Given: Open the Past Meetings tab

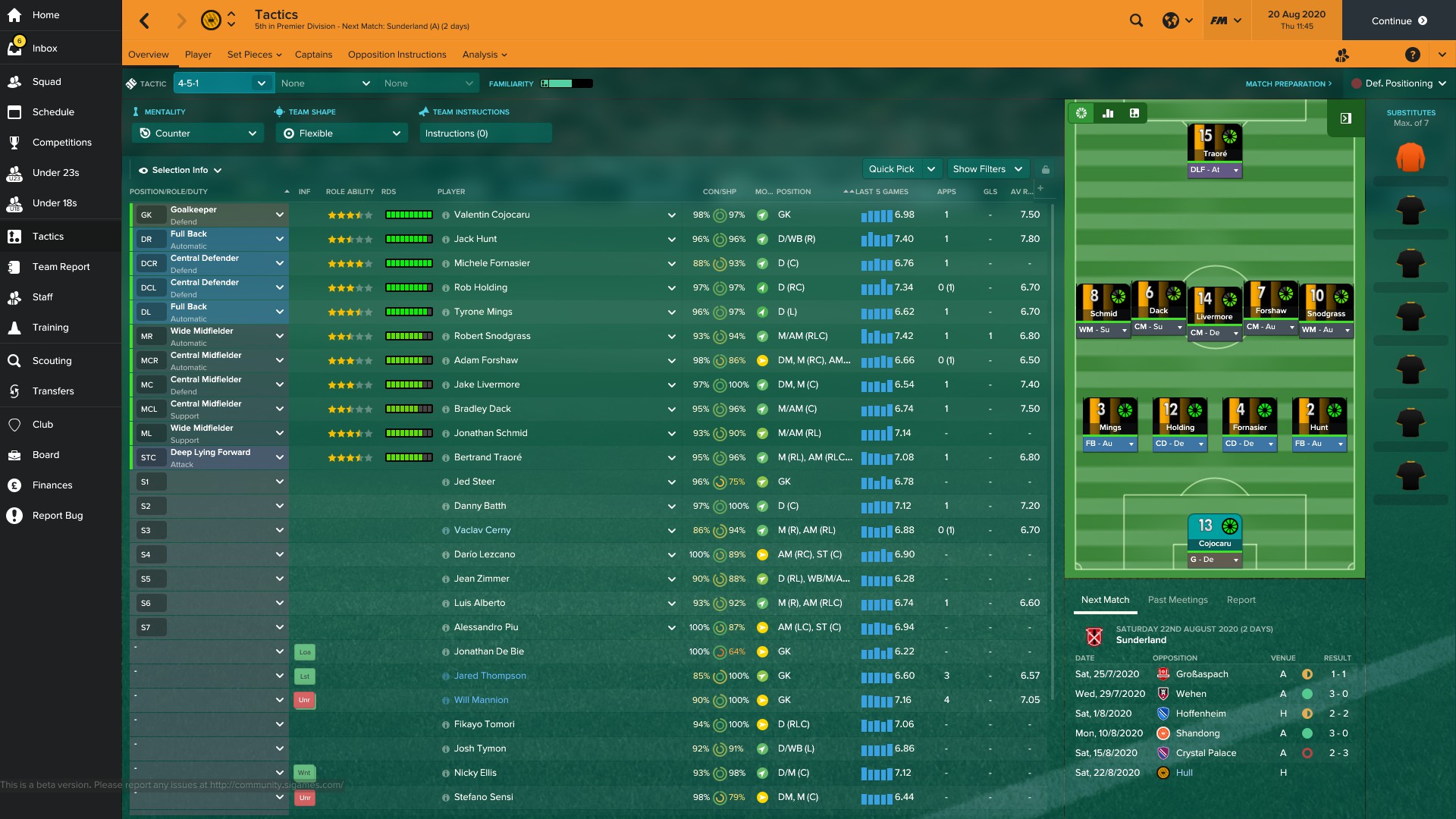Looking at the screenshot, I should [x=1178, y=600].
